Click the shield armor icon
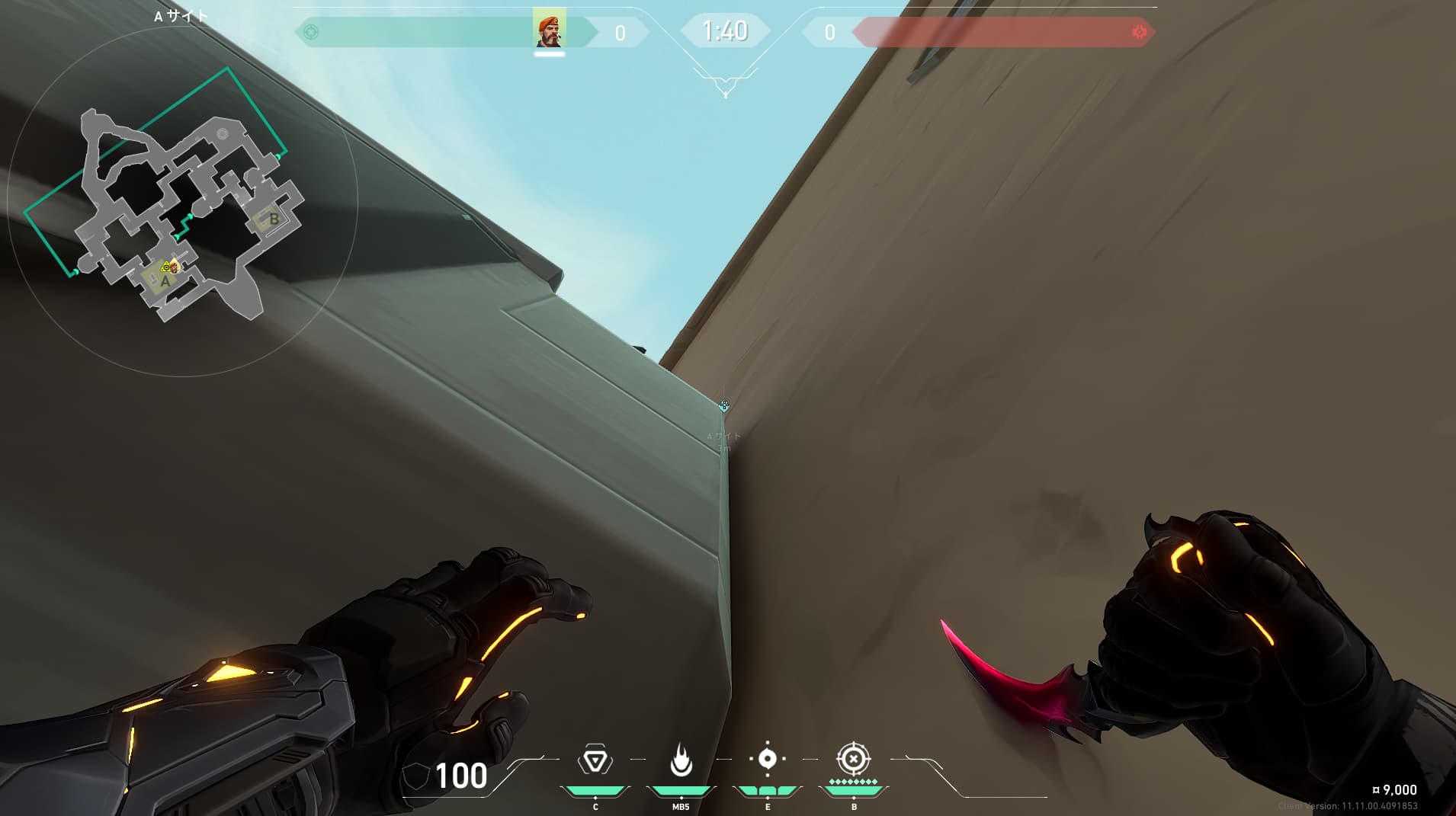This screenshot has width=1456, height=816. (x=415, y=776)
